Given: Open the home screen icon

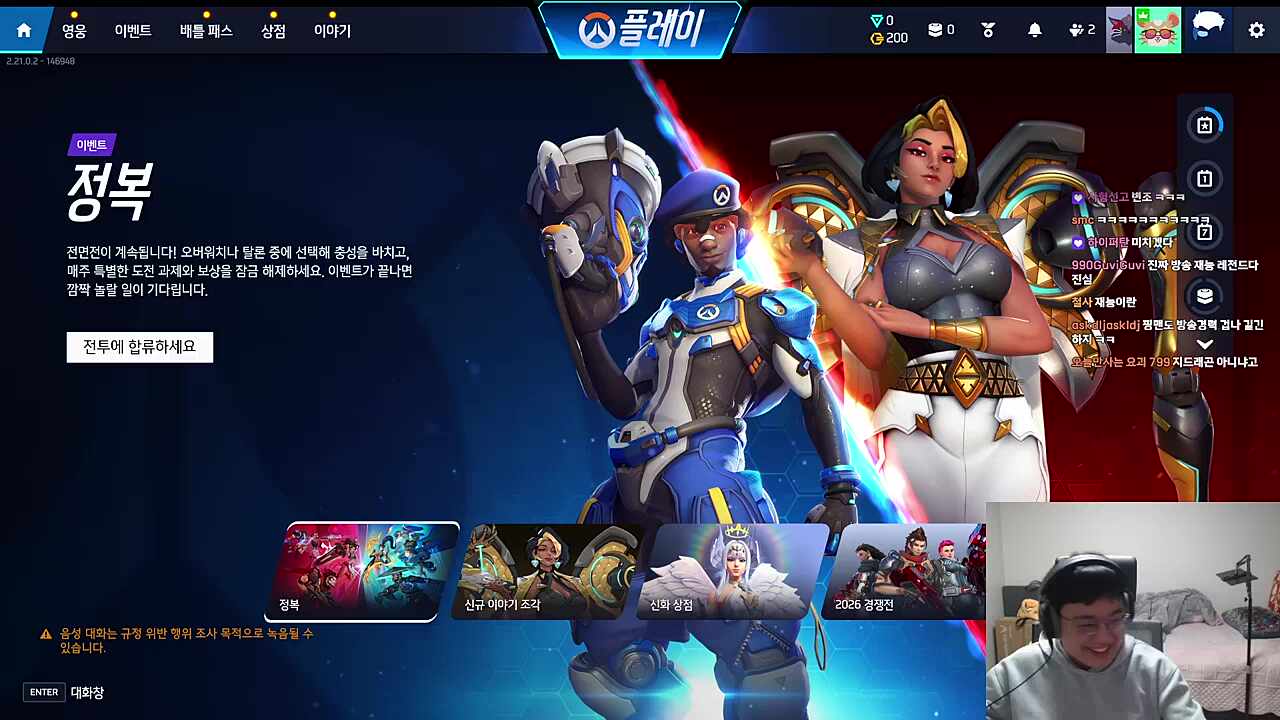Looking at the screenshot, I should 22,29.
